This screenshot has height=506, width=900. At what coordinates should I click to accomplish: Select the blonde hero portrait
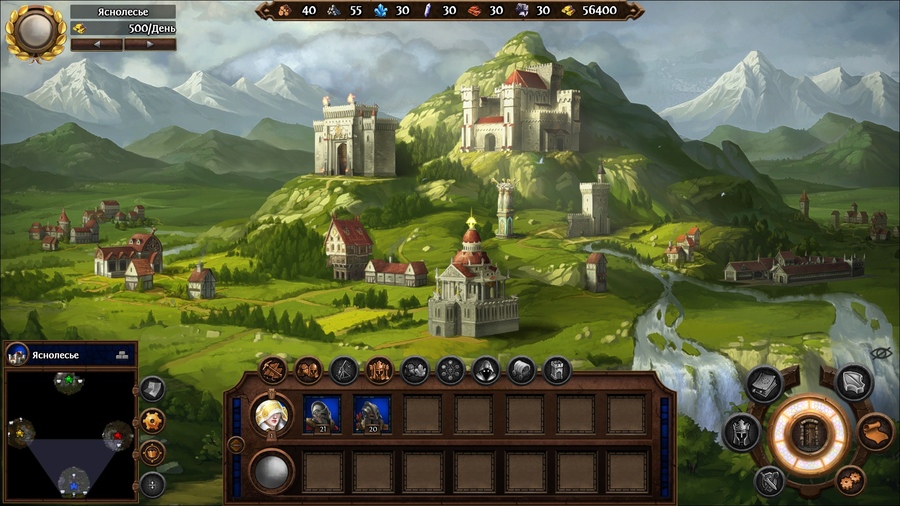(x=270, y=413)
